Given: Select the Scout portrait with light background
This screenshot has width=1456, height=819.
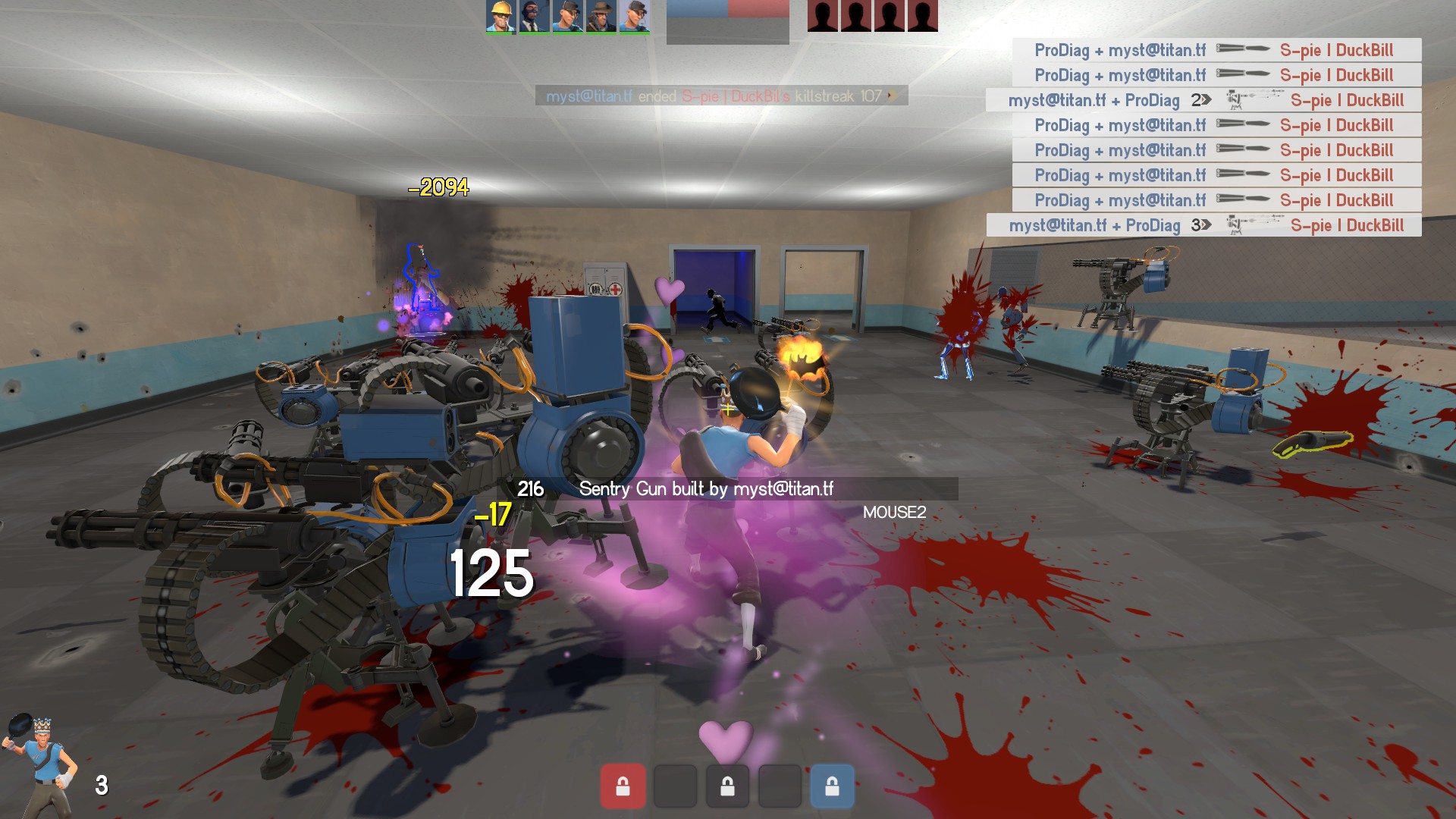Looking at the screenshot, I should tap(634, 16).
